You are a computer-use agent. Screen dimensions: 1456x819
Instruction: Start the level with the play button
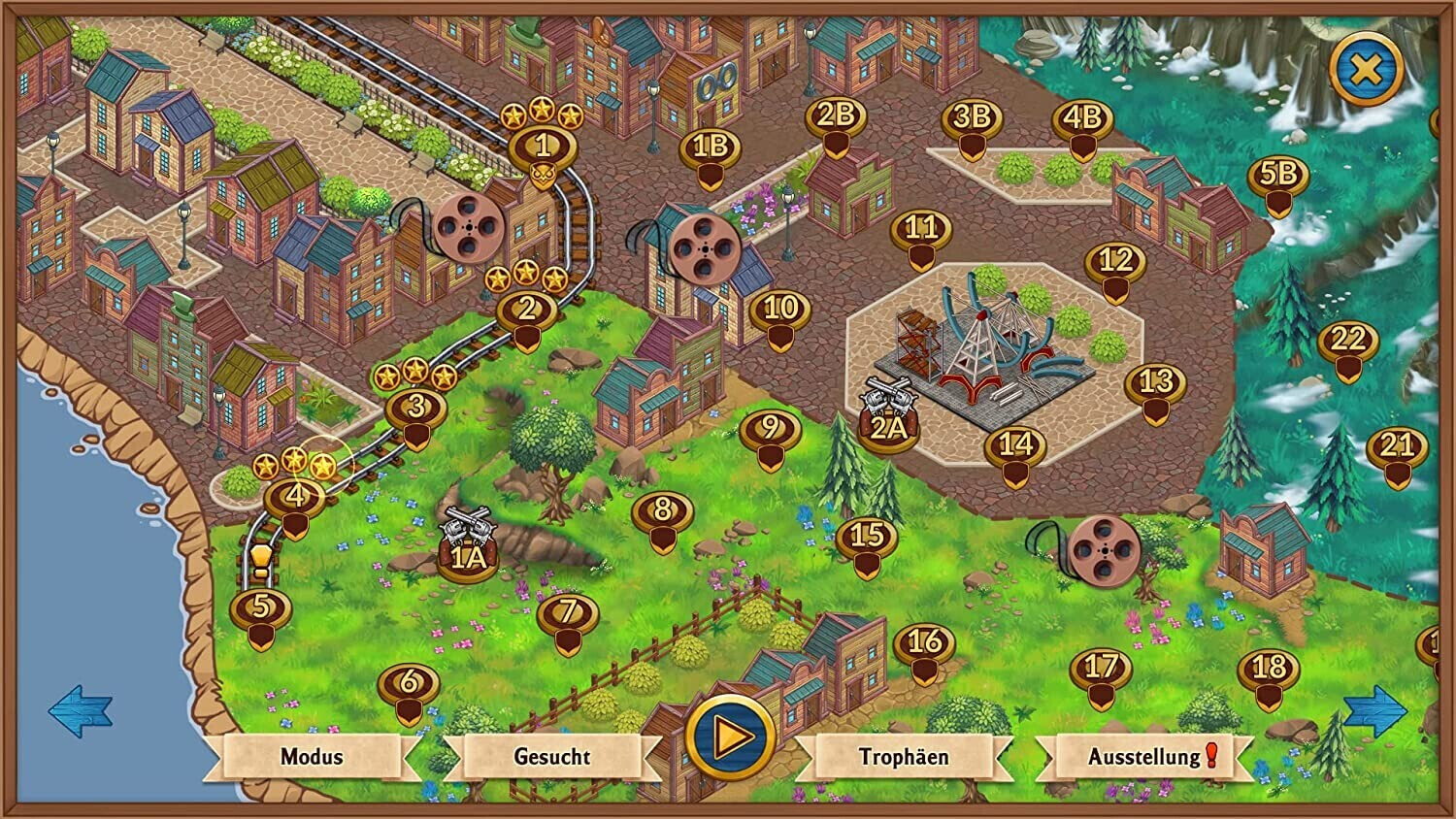coord(731,738)
